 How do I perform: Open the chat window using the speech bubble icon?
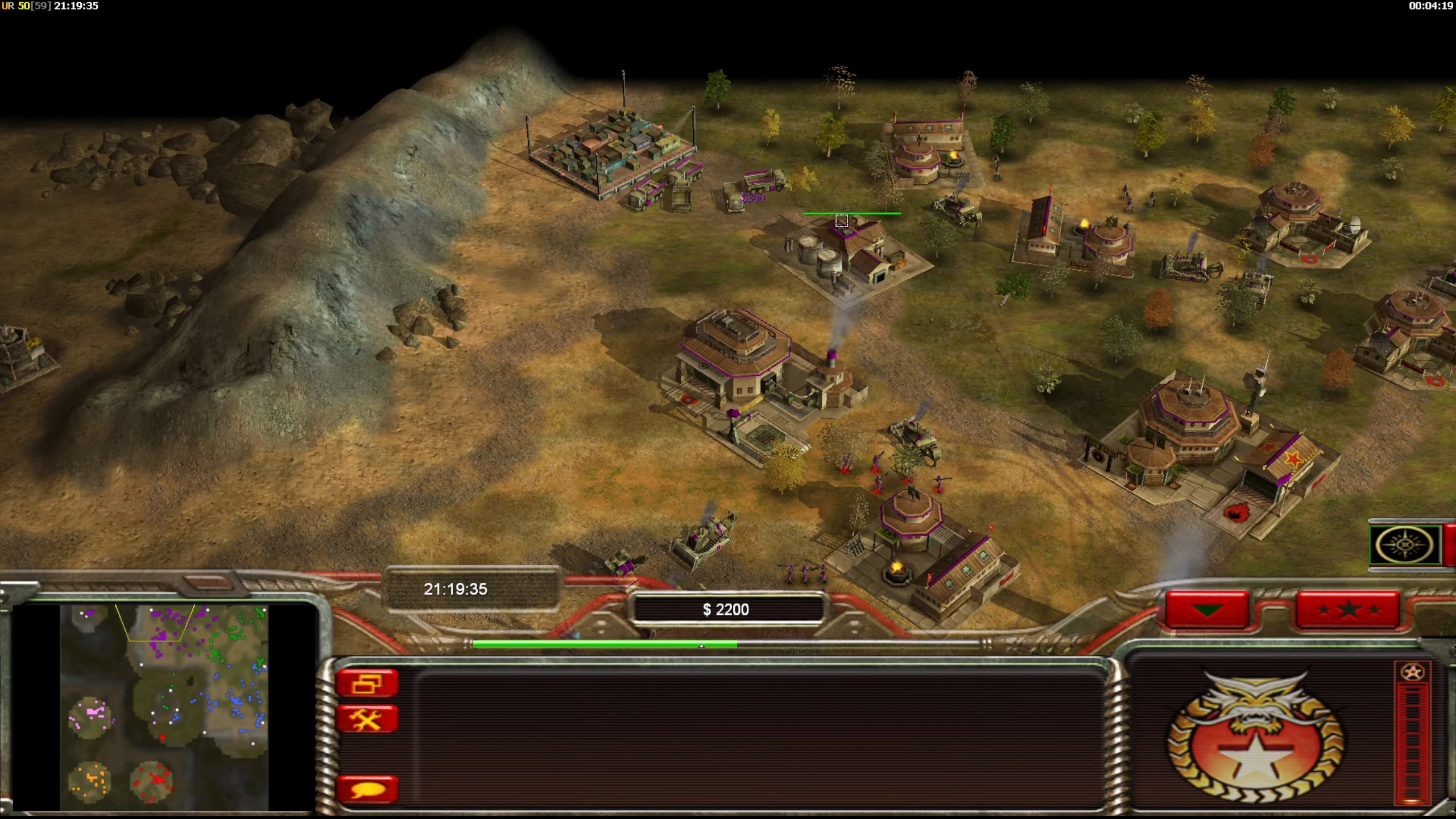click(367, 789)
